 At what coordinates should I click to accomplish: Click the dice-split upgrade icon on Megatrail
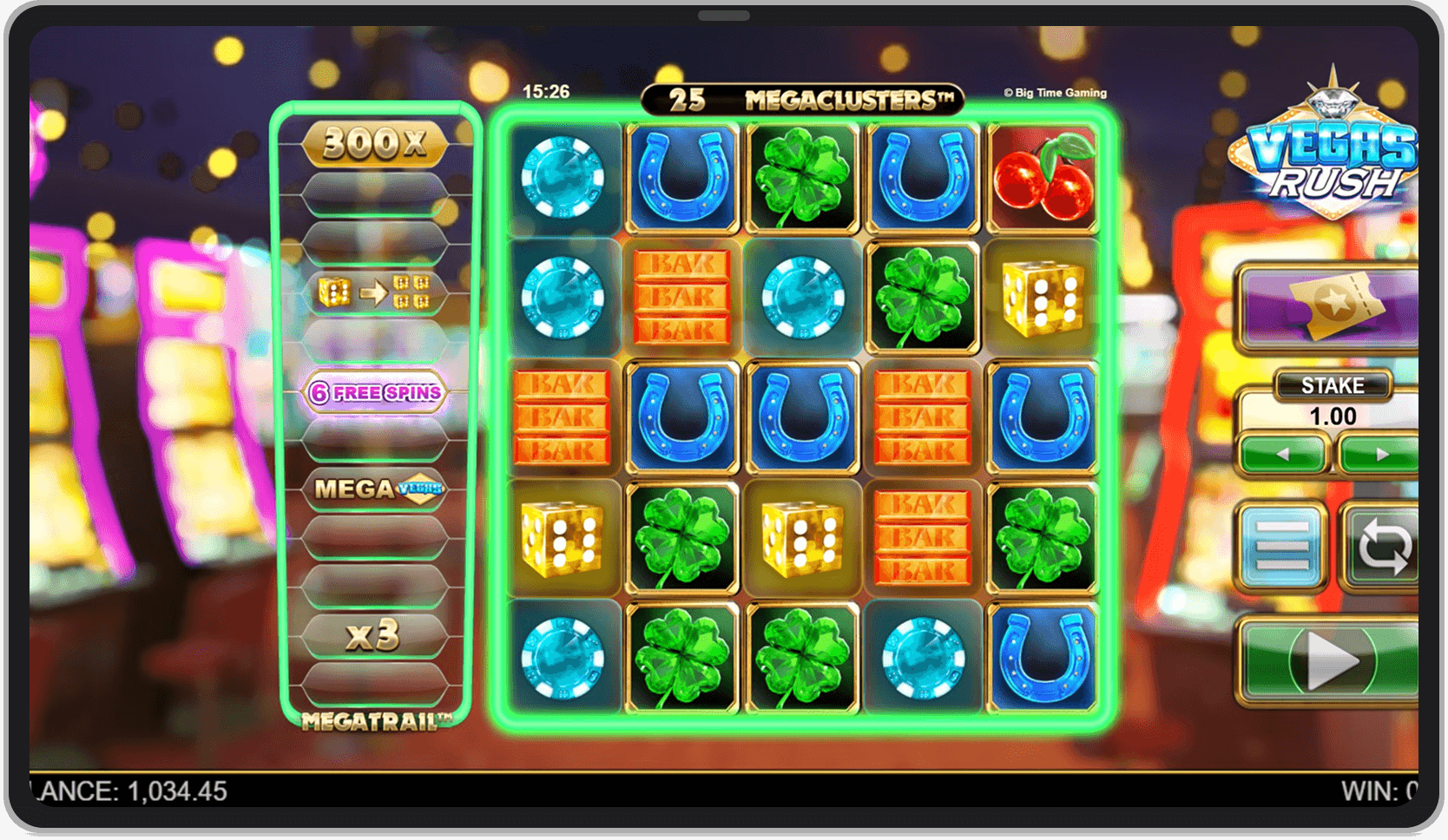point(376,292)
